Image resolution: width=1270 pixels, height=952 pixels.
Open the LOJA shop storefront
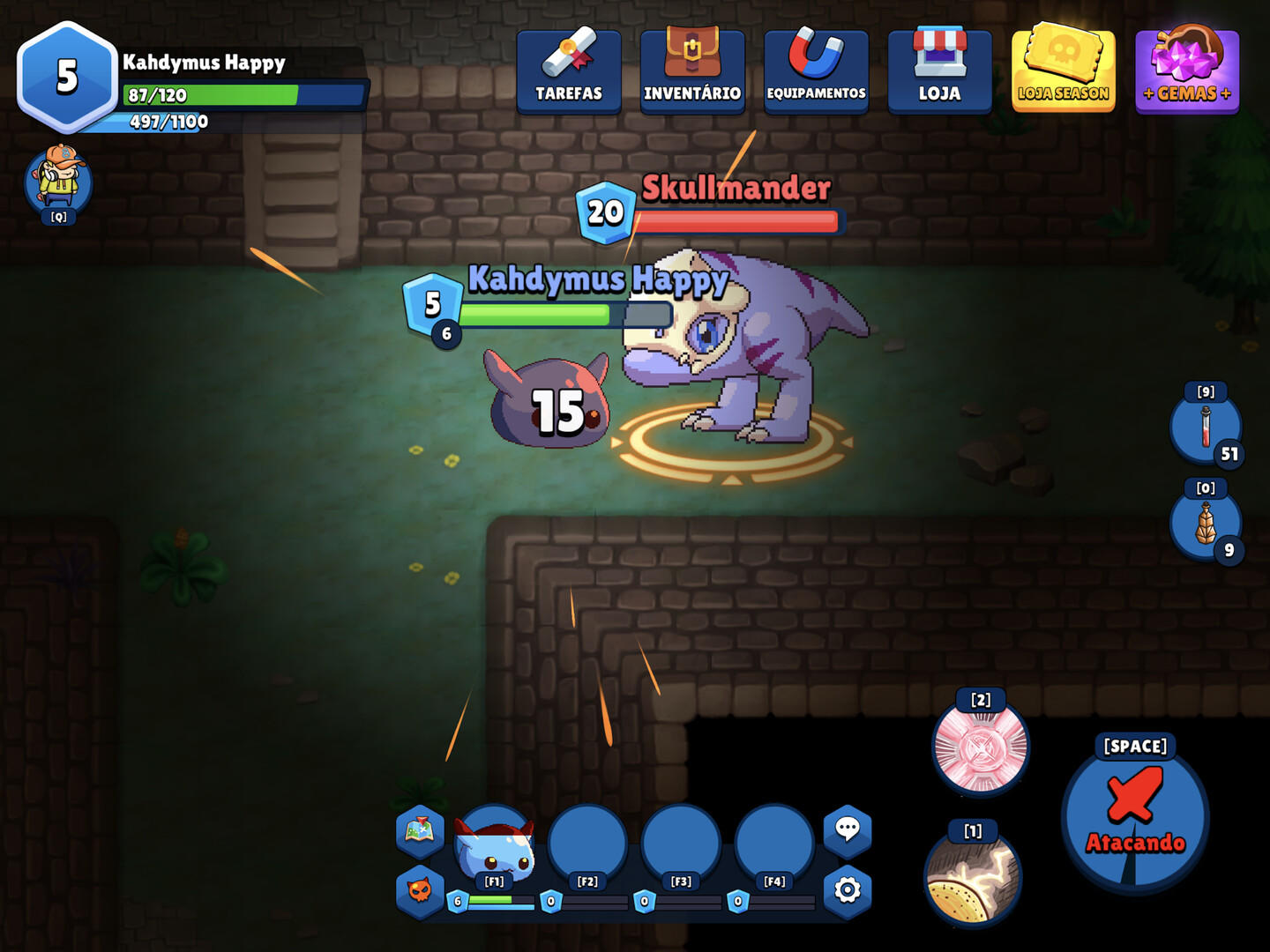pos(940,71)
